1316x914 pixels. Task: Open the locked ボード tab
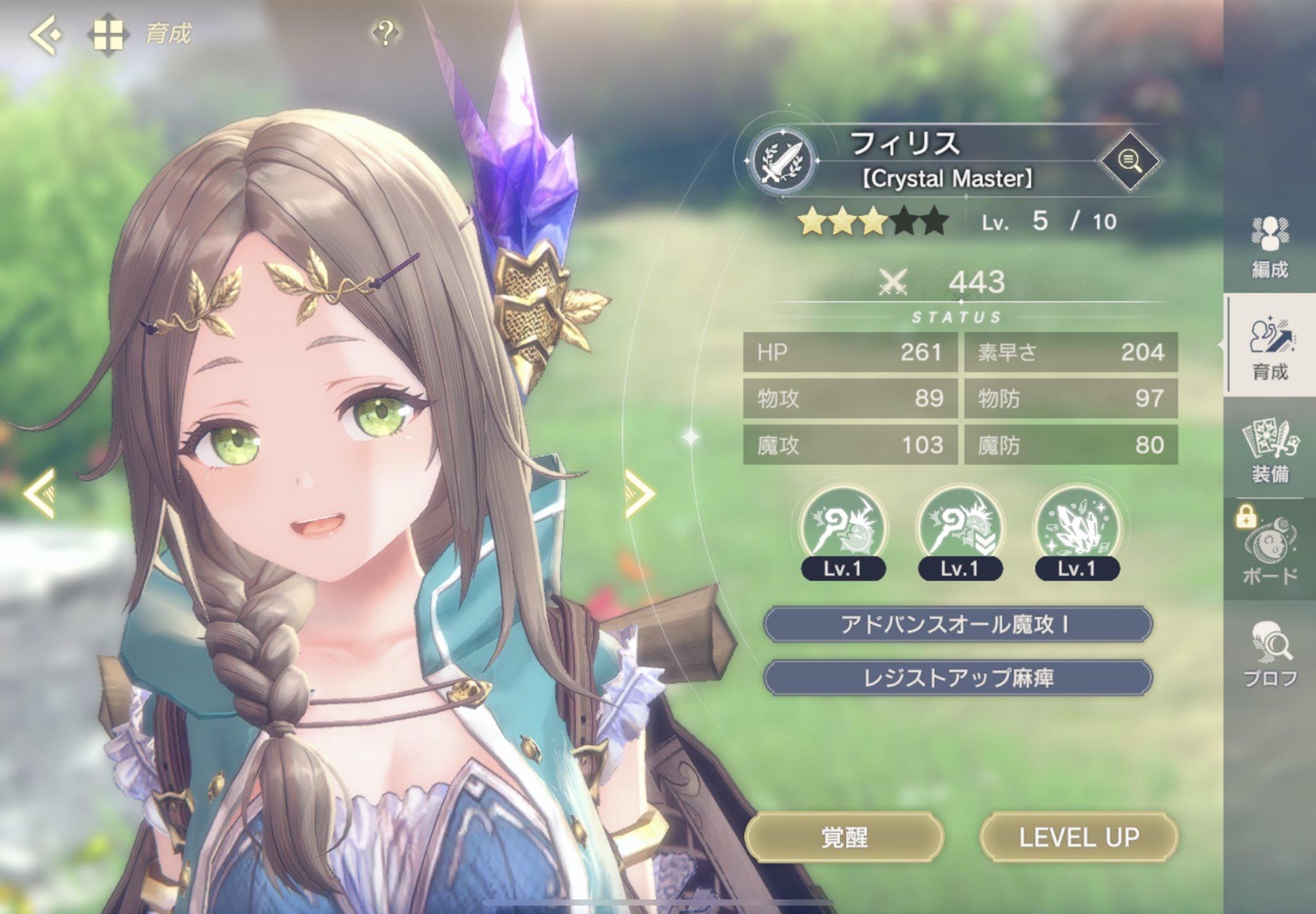[1270, 550]
